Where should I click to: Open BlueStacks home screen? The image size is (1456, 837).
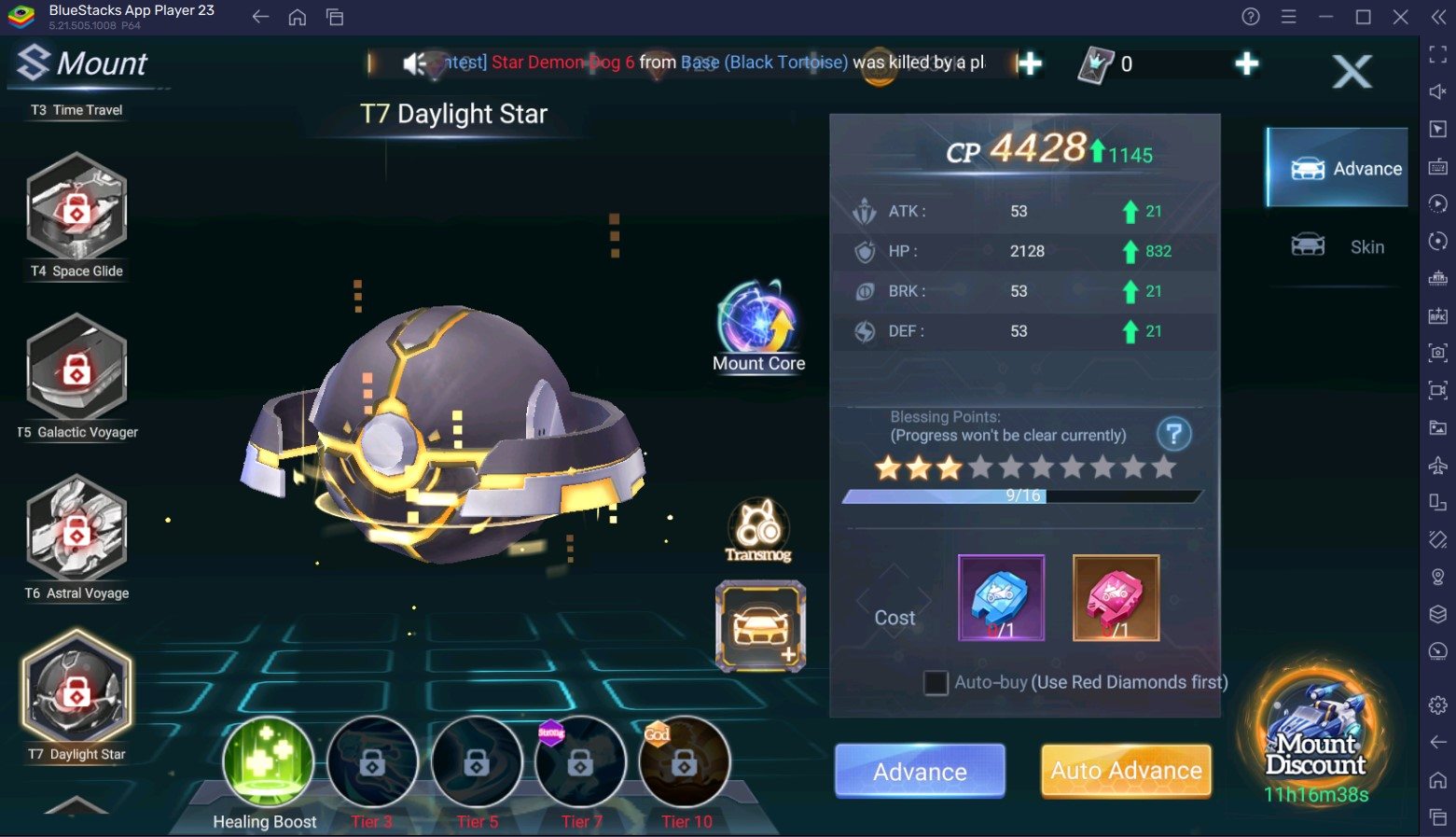click(x=298, y=17)
